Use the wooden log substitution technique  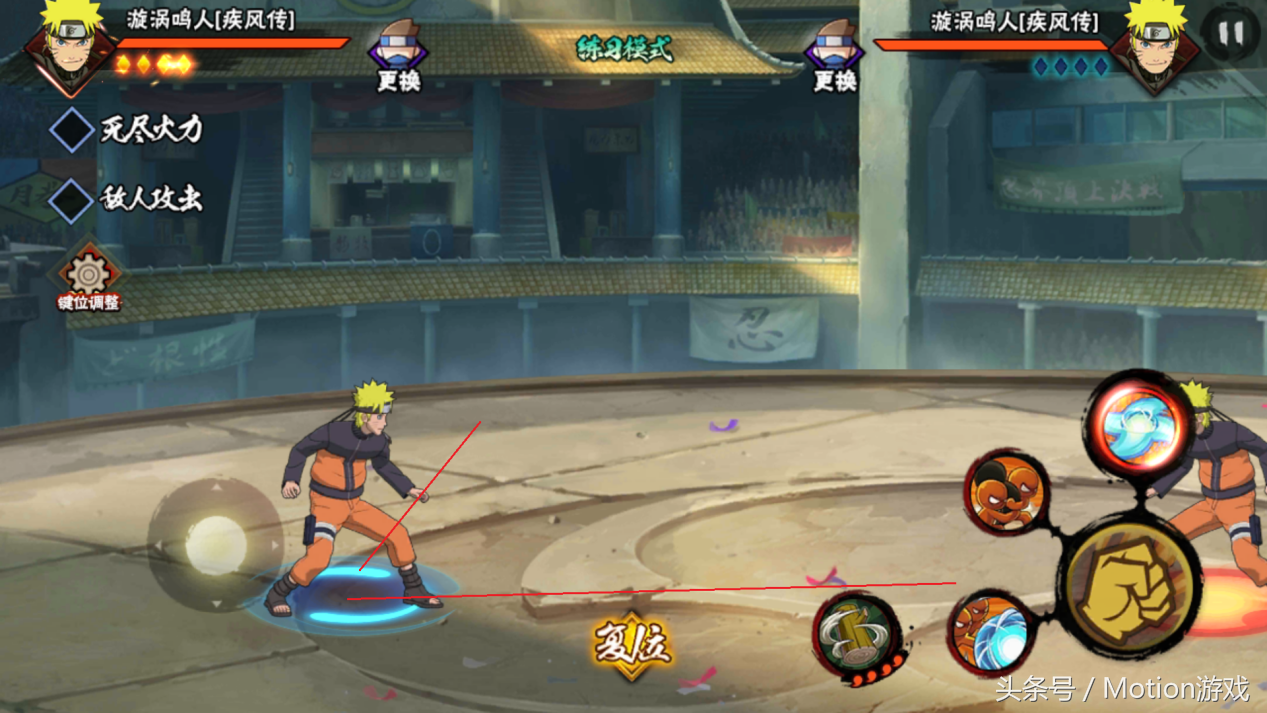pyautogui.click(x=857, y=635)
